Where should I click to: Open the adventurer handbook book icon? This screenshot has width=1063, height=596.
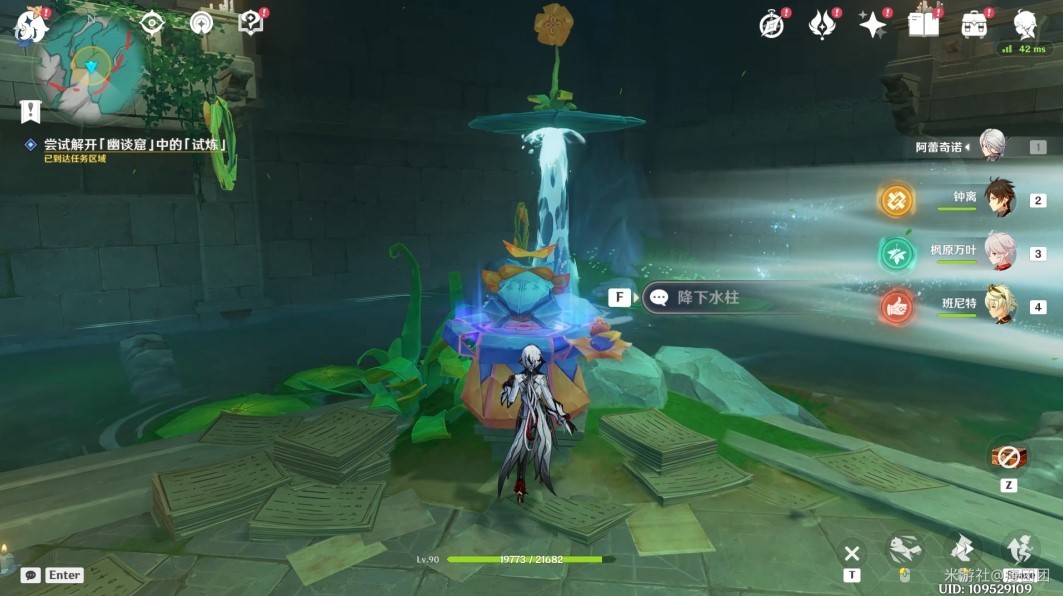pyautogui.click(x=923, y=25)
